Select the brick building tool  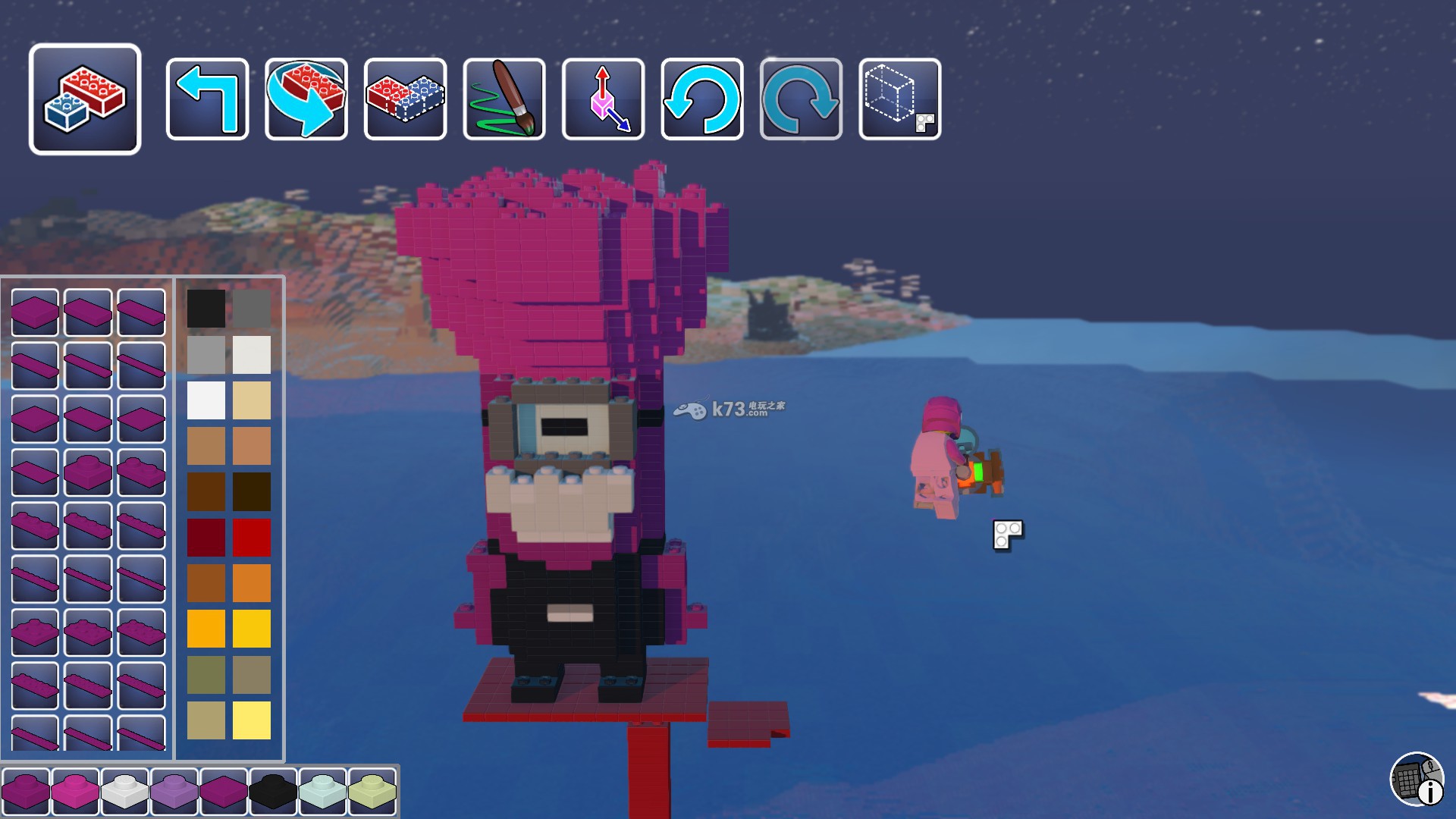click(85, 99)
